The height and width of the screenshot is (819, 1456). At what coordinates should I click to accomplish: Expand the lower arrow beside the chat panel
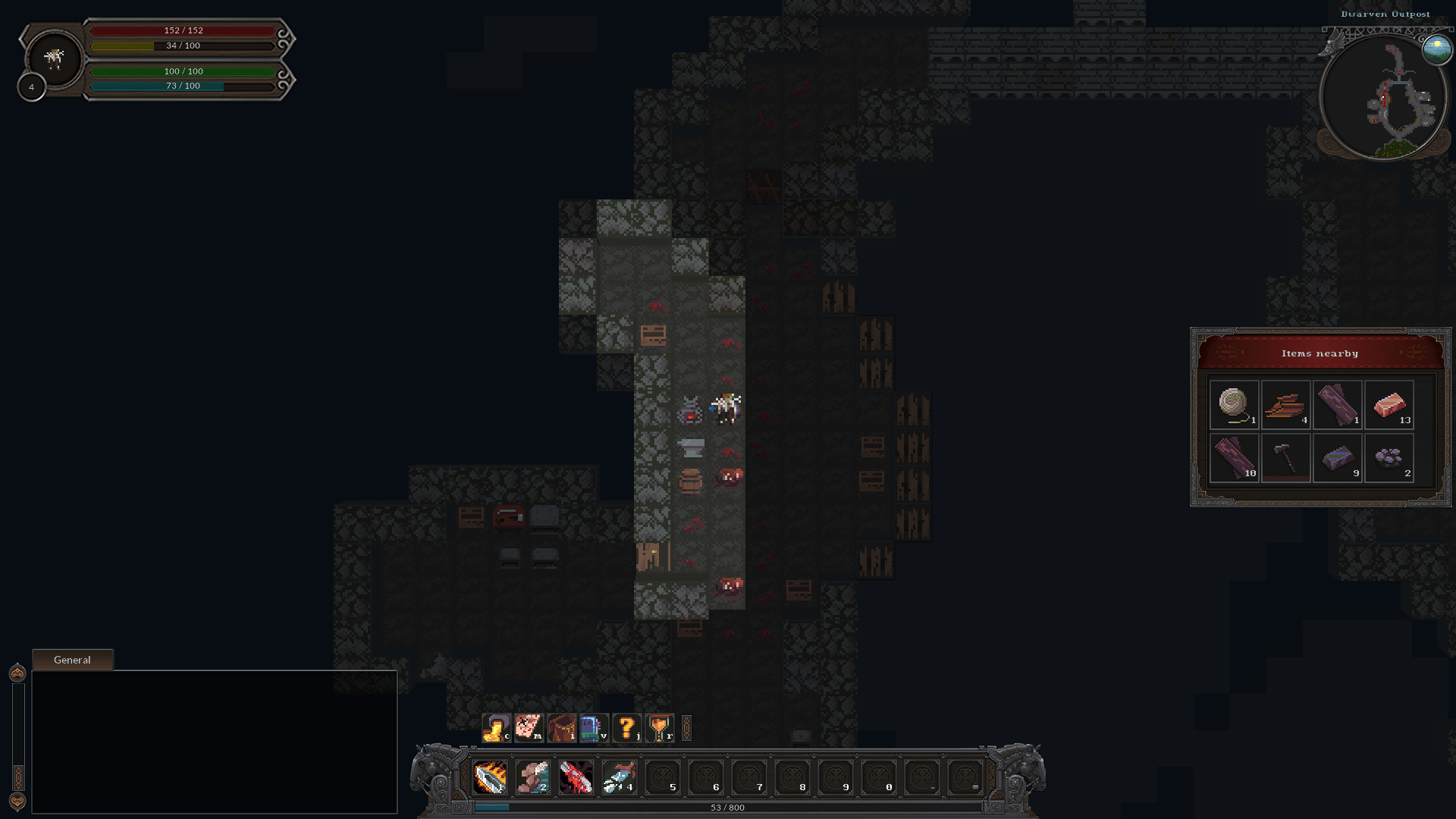(x=17, y=796)
